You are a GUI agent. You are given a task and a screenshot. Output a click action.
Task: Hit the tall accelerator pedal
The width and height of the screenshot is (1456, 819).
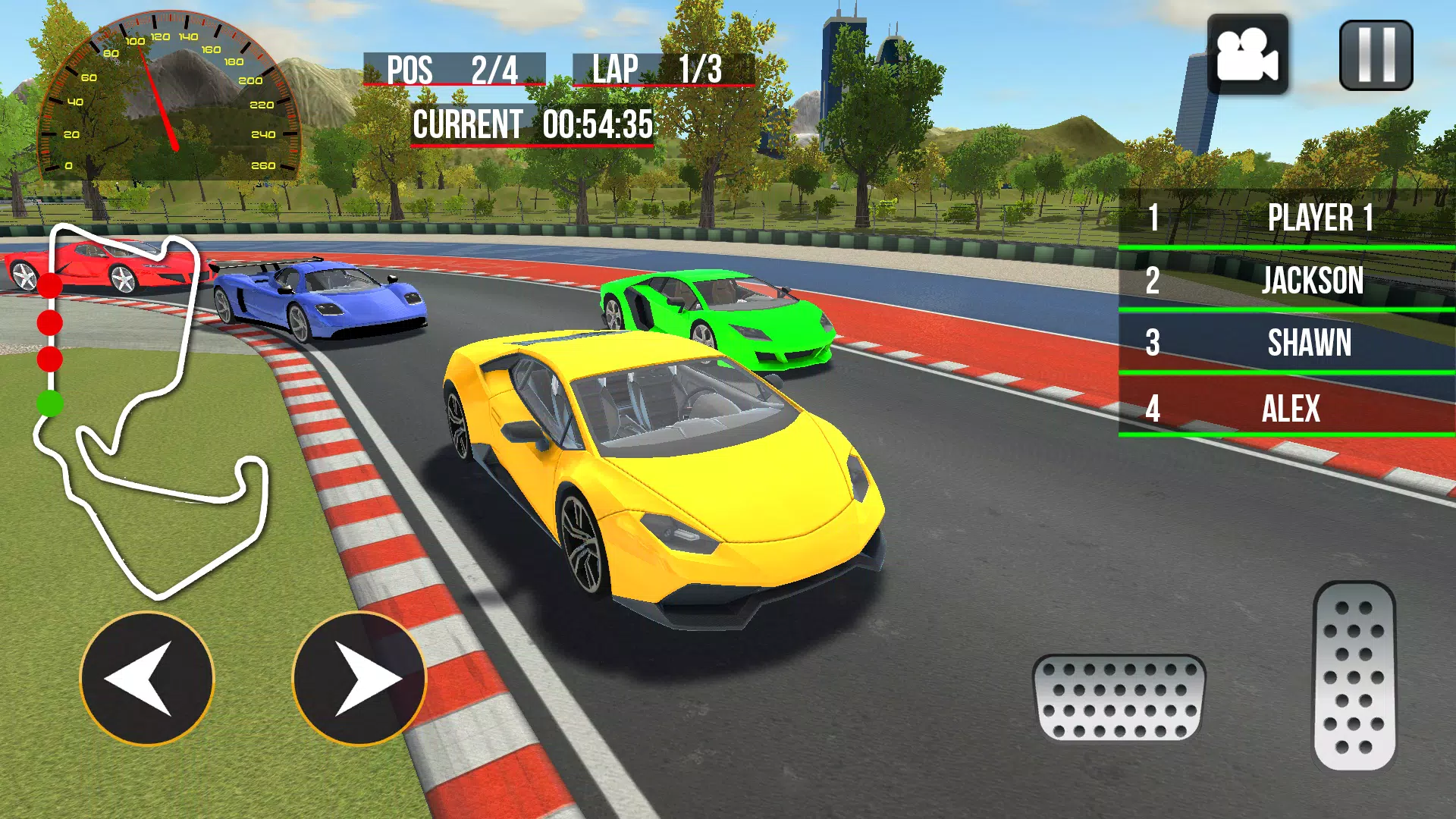pos(1354,676)
